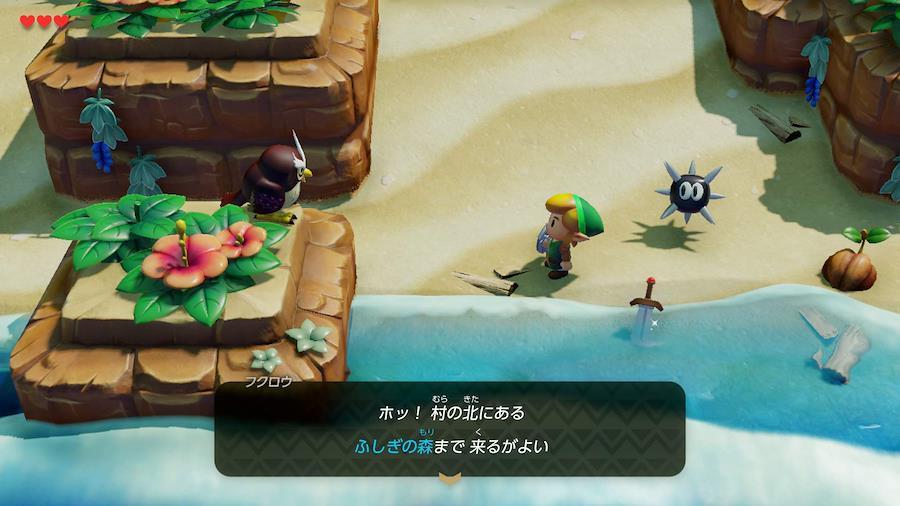Image resolution: width=900 pixels, height=506 pixels.
Task: Click the dialogue continue arrow
Action: (x=449, y=480)
